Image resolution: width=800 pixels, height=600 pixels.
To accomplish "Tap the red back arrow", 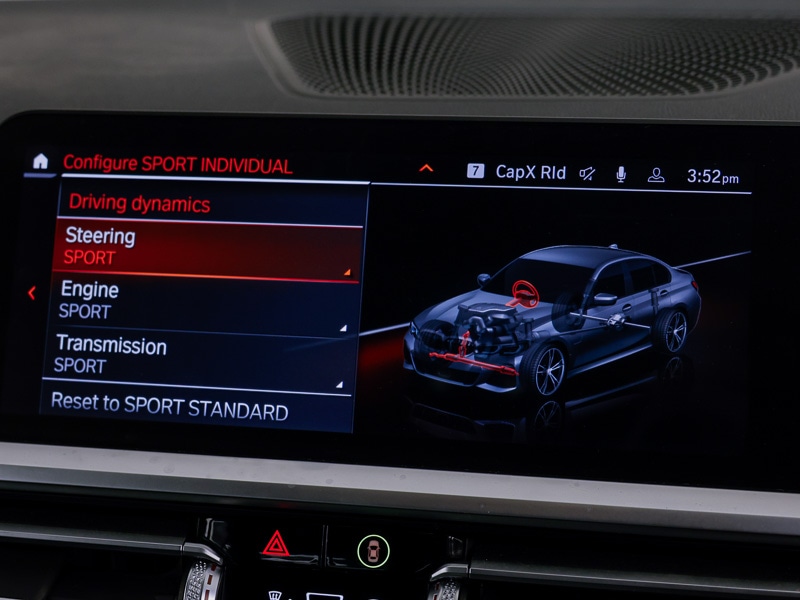I will 32,293.
